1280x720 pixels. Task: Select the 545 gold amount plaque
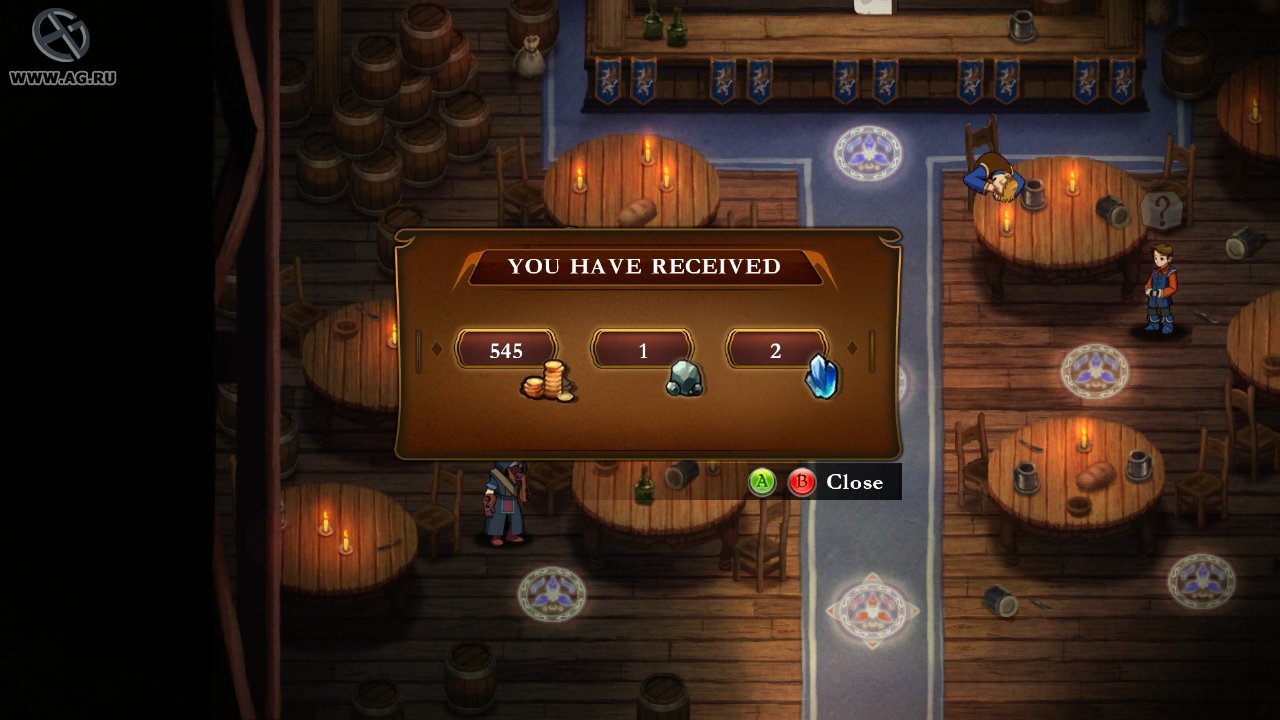click(x=506, y=351)
